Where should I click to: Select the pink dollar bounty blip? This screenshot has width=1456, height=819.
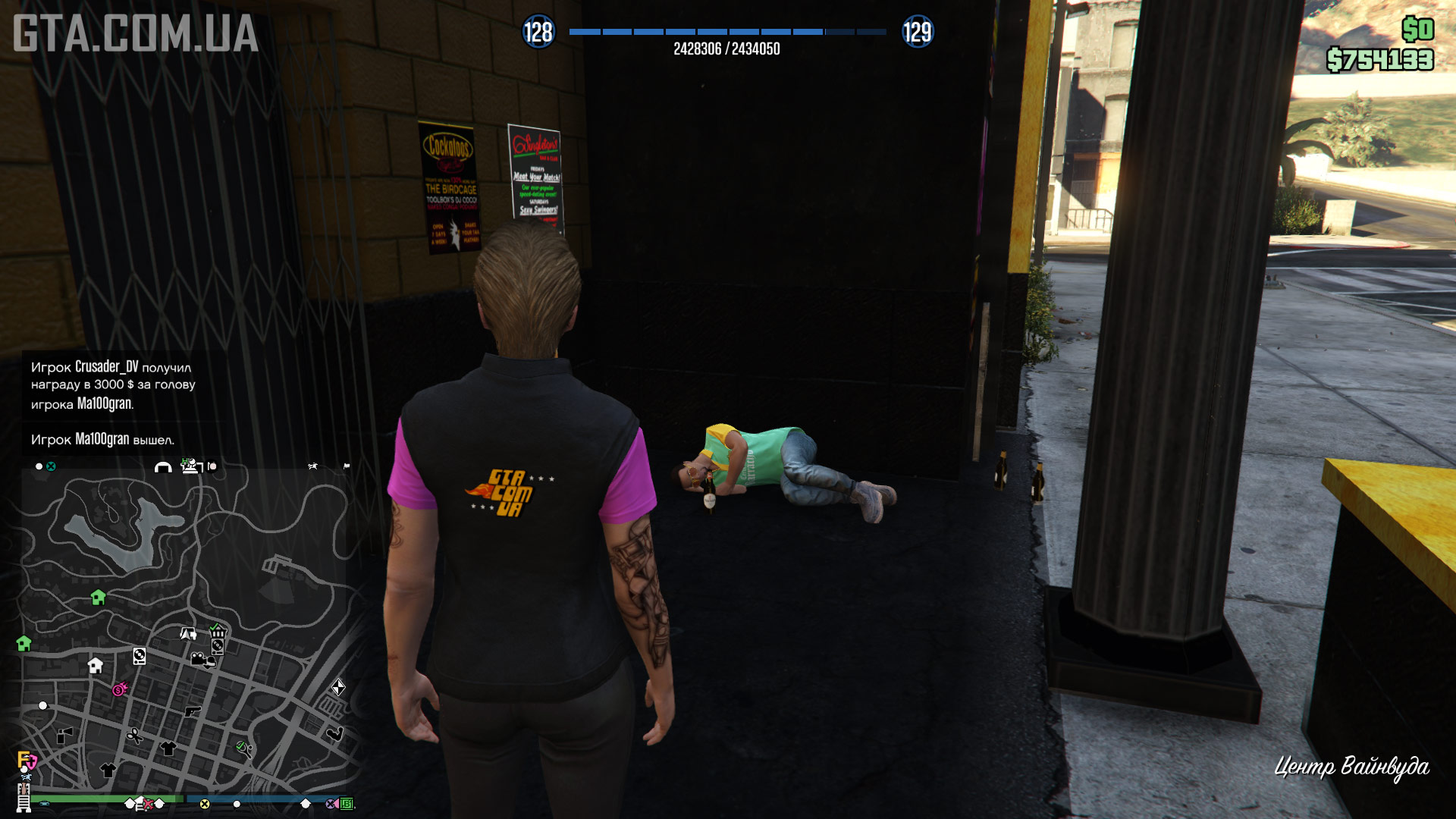[x=120, y=689]
